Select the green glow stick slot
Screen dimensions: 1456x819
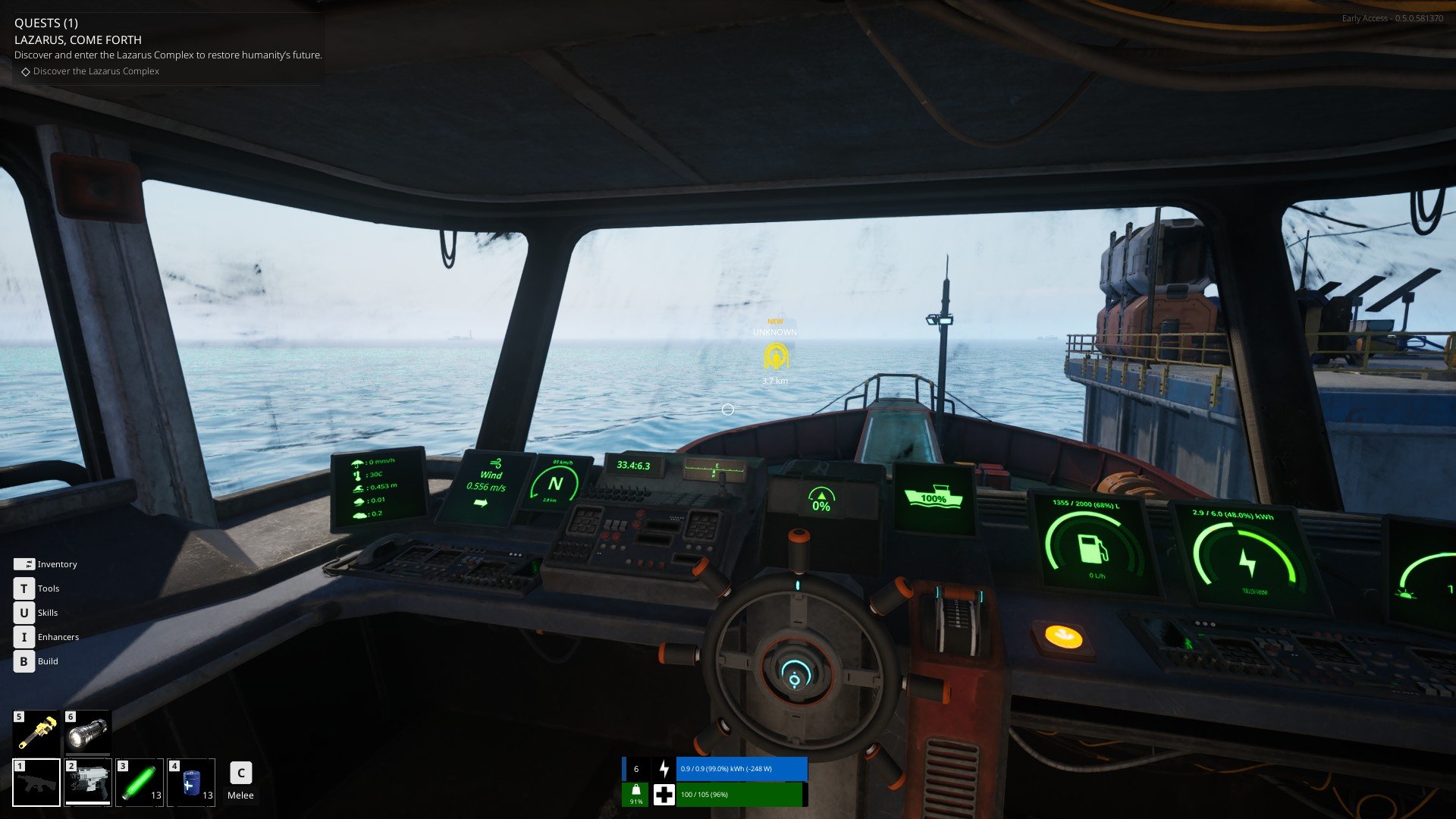tap(140, 782)
